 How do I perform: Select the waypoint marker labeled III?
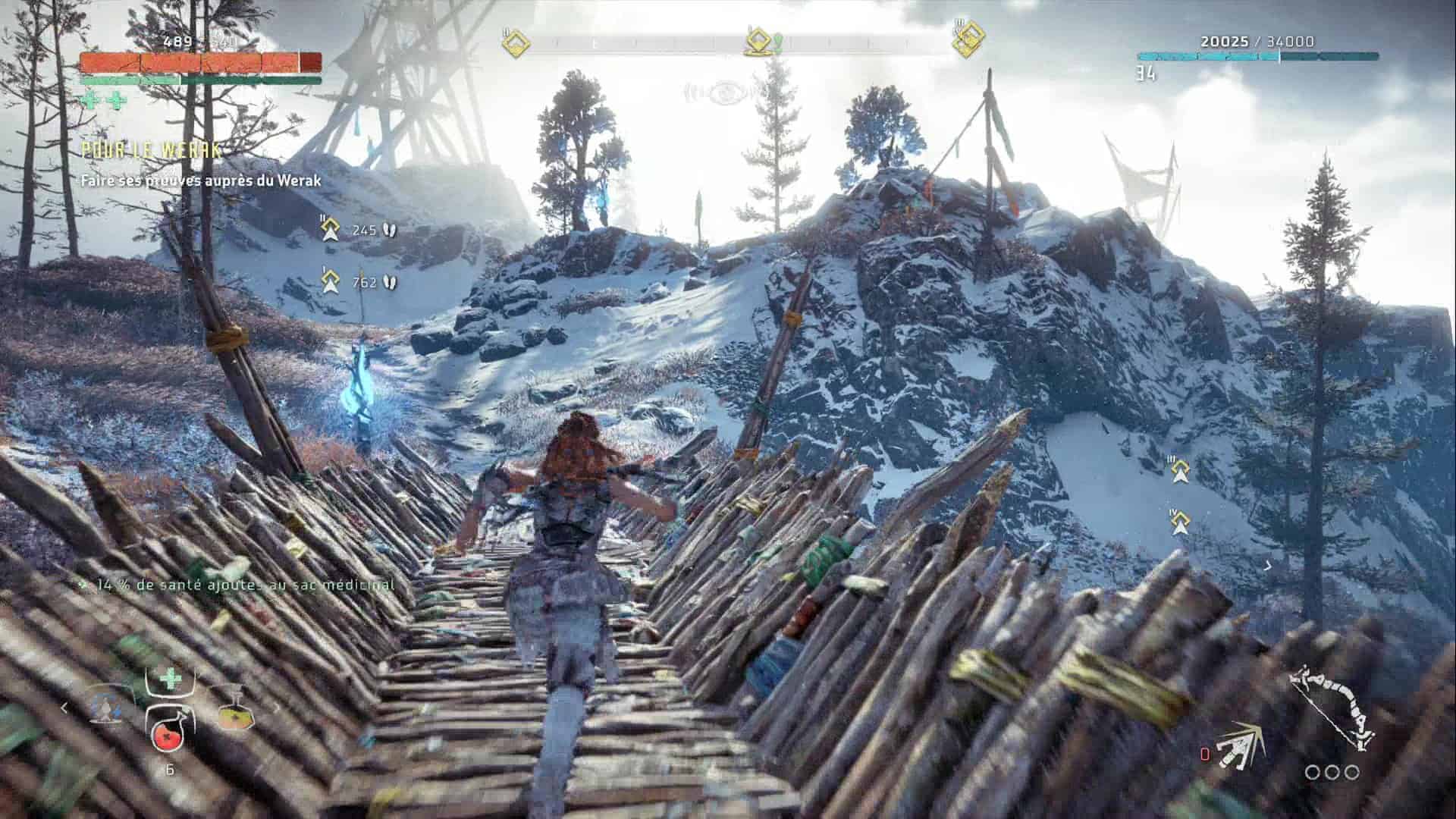point(1179,470)
